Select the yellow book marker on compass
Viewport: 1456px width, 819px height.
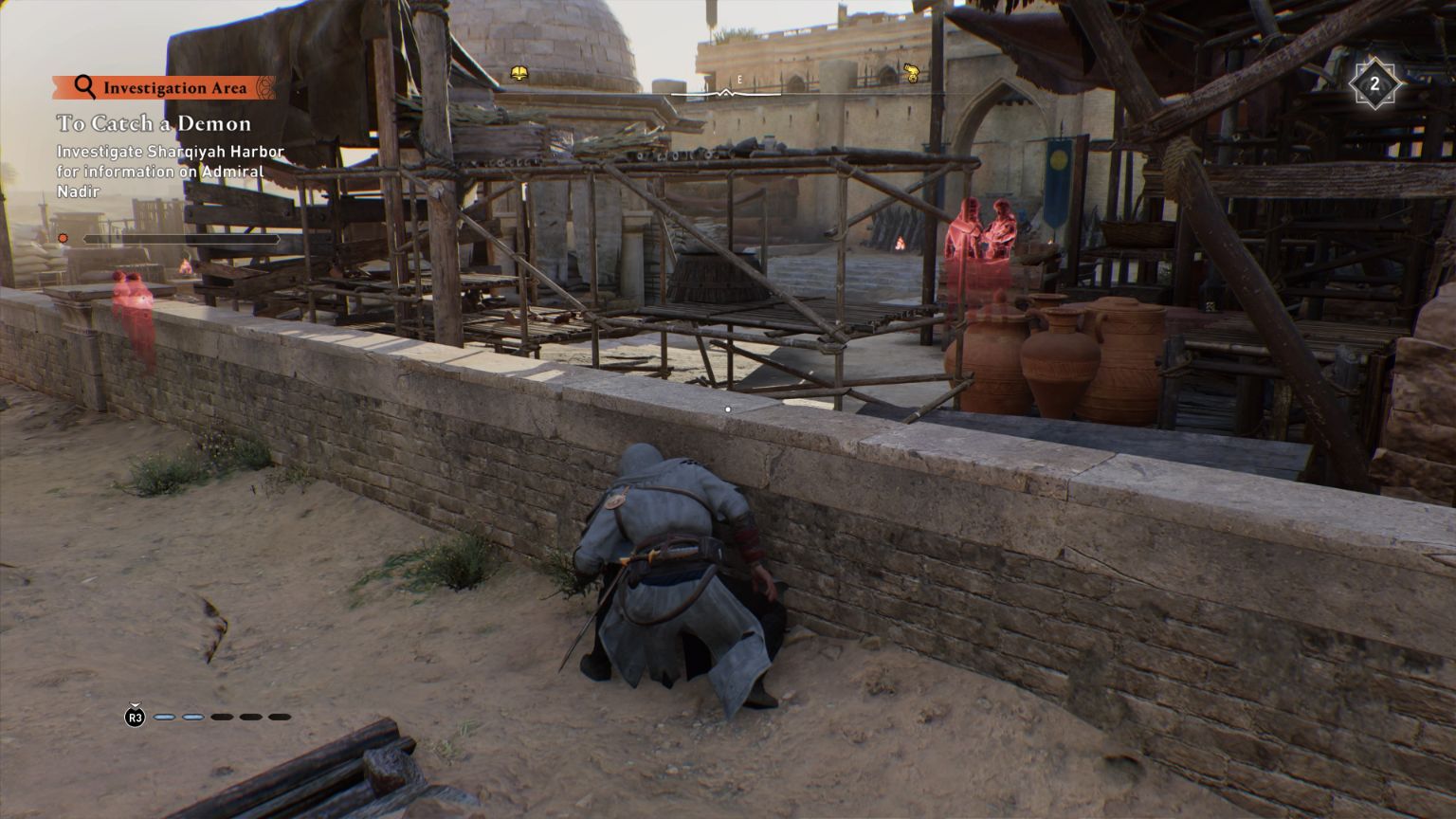pyautogui.click(x=519, y=73)
